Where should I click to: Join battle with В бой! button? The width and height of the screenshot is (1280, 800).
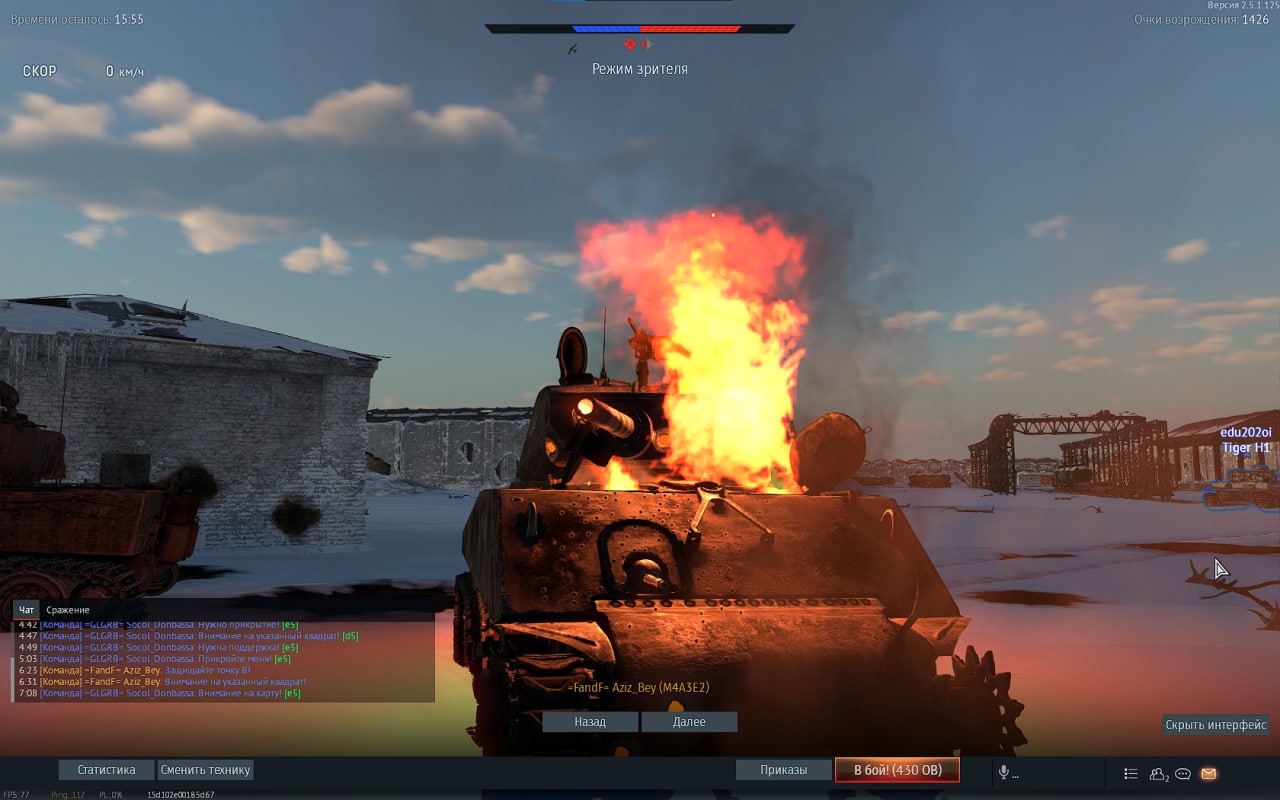click(x=897, y=770)
